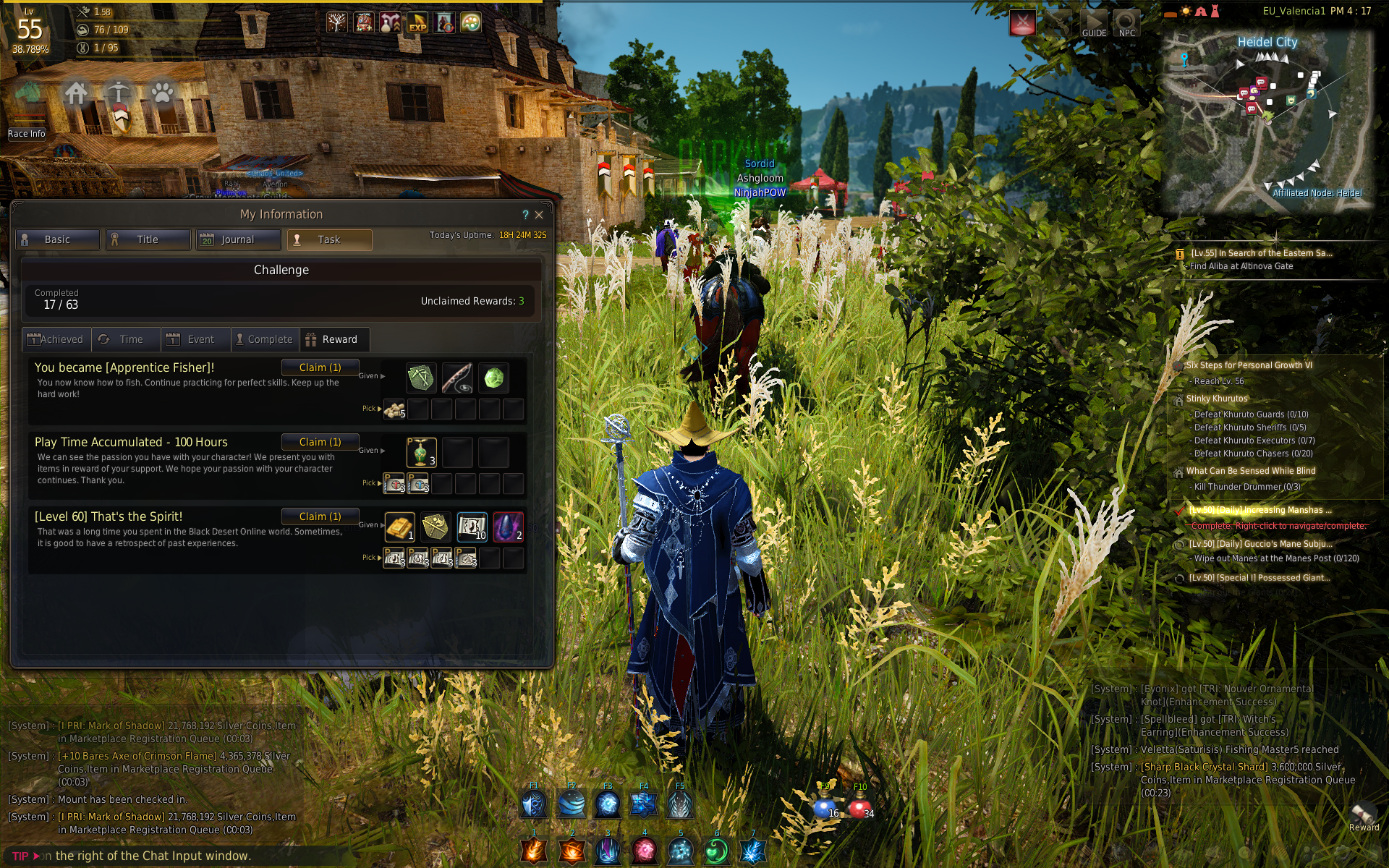Show the Achieved challenges tab
The width and height of the screenshot is (1389, 868).
[x=56, y=339]
